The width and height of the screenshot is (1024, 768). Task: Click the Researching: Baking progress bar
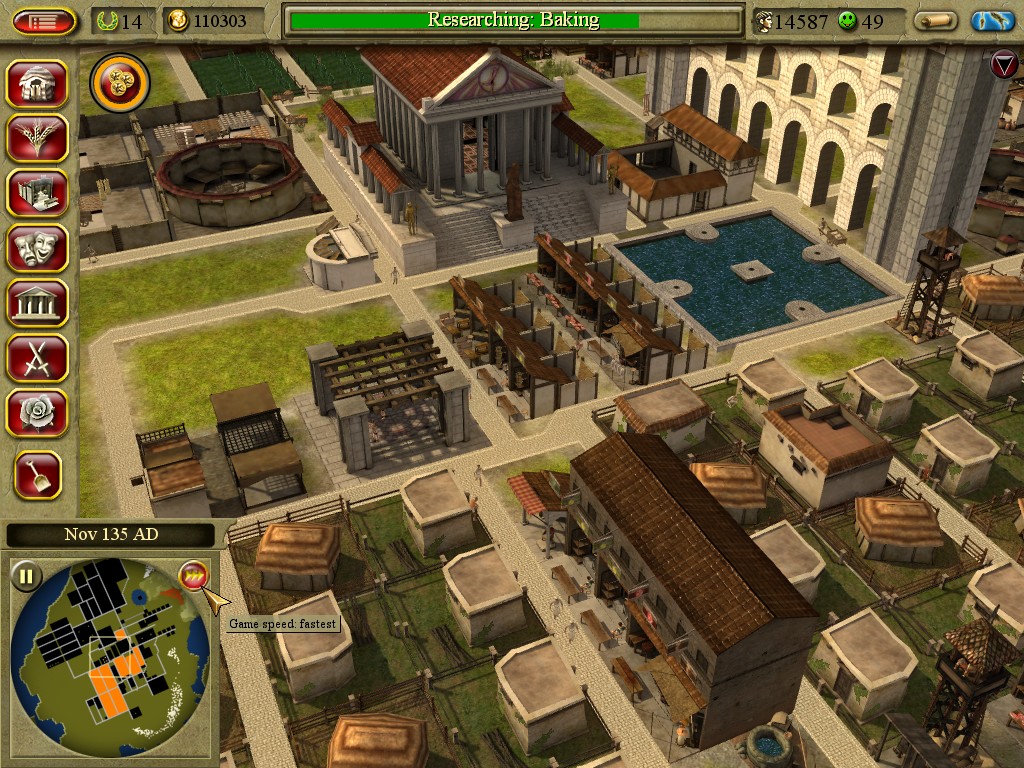point(513,20)
